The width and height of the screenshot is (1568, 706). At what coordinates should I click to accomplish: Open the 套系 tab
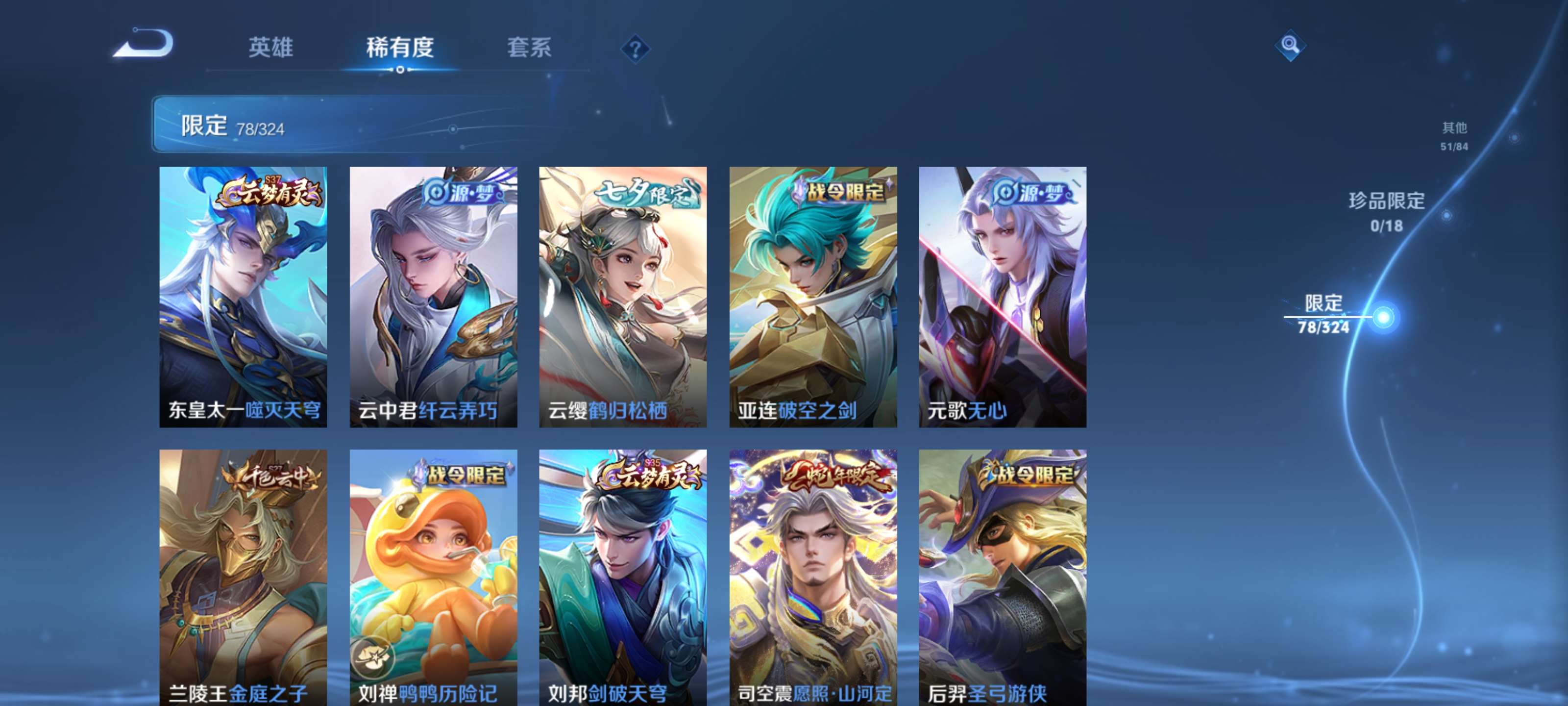click(x=529, y=48)
